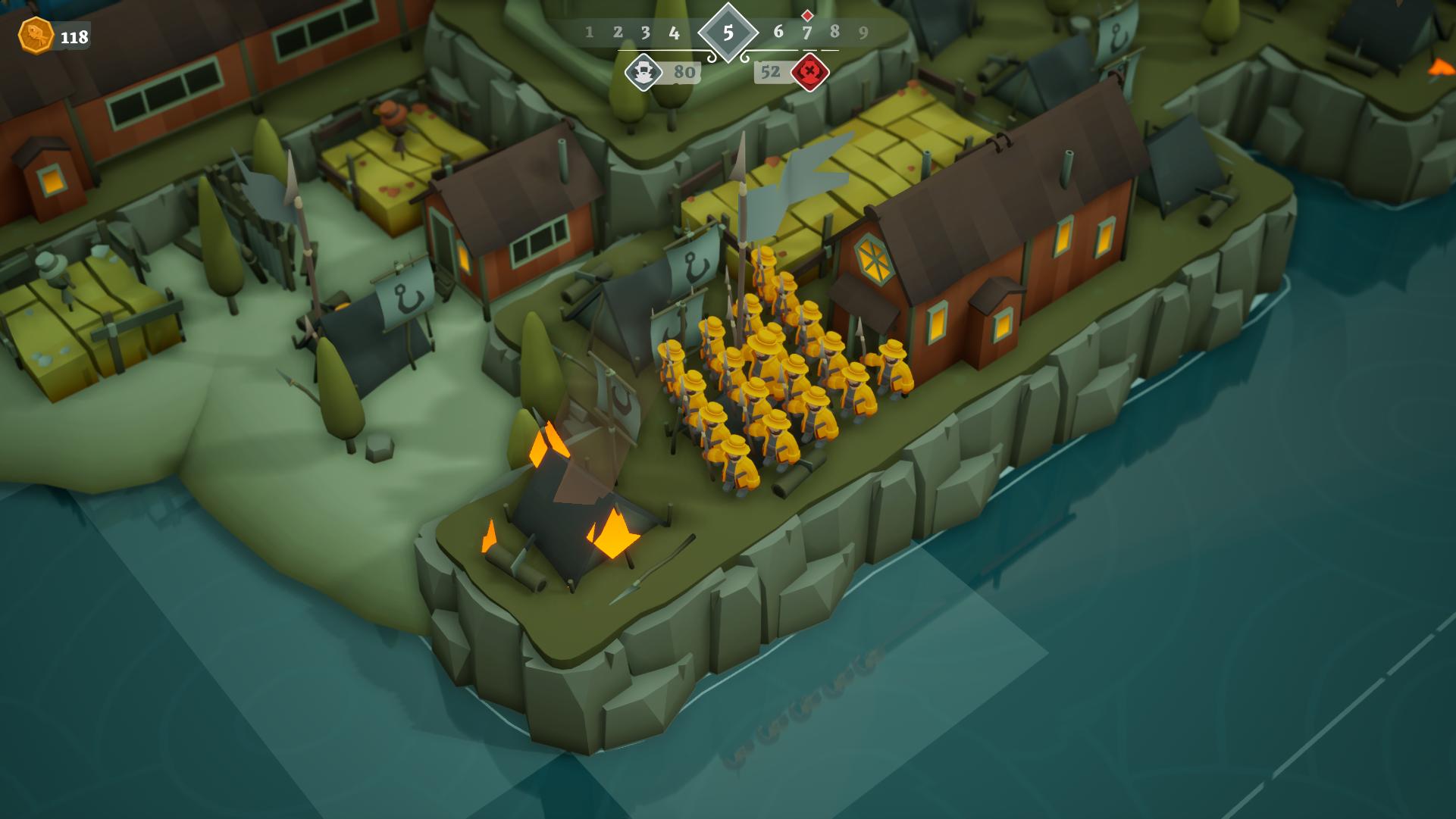Select step 7 under the red diamond
The height and width of the screenshot is (819, 1456).
[806, 33]
